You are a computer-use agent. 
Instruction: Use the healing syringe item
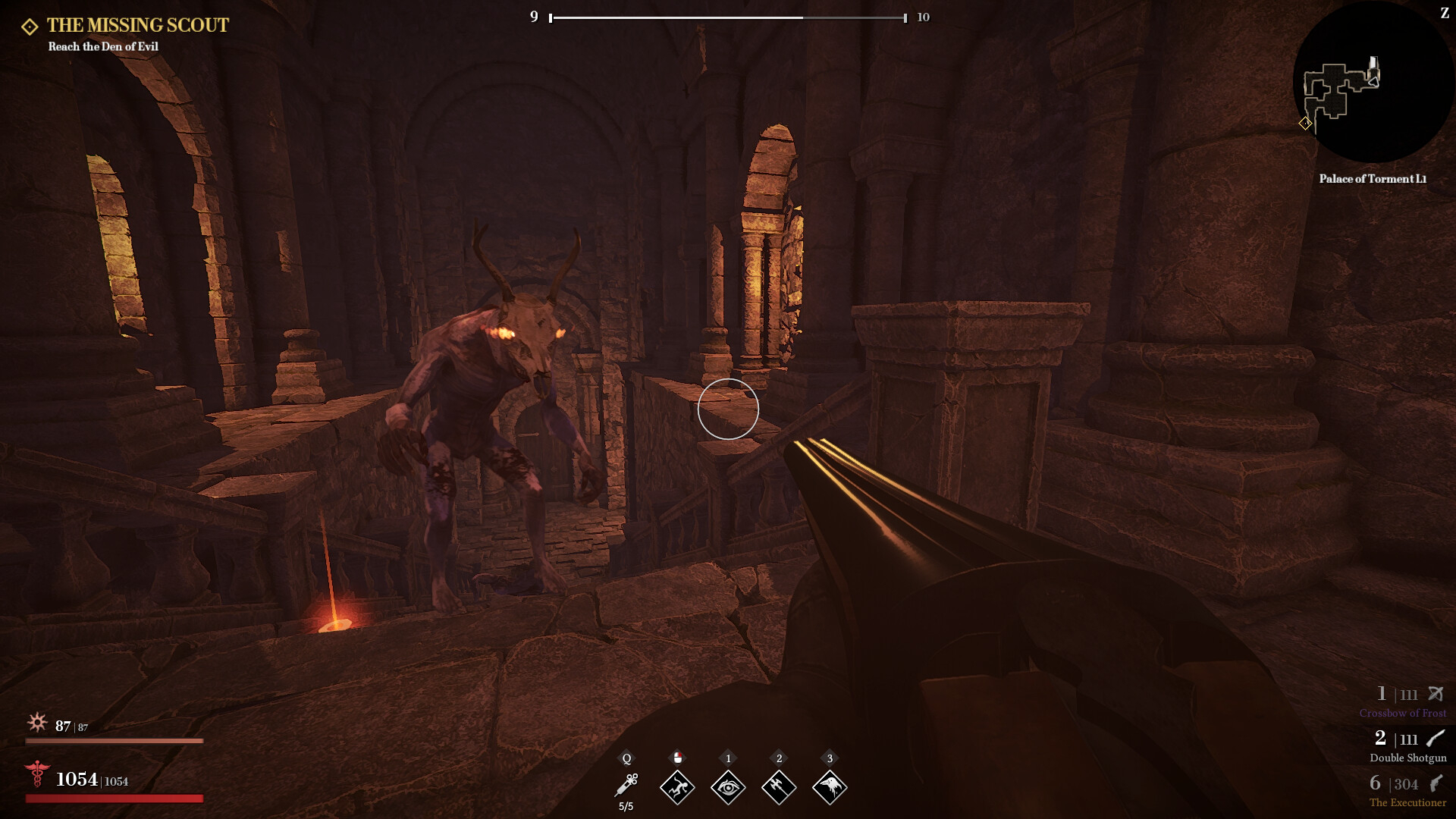tap(626, 786)
